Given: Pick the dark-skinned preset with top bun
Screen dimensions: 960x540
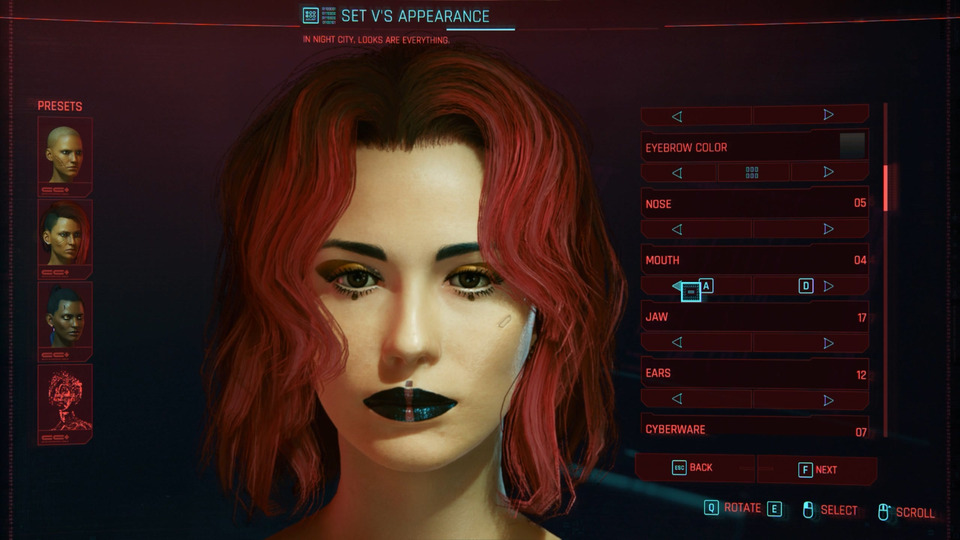Looking at the screenshot, I should click(x=65, y=319).
